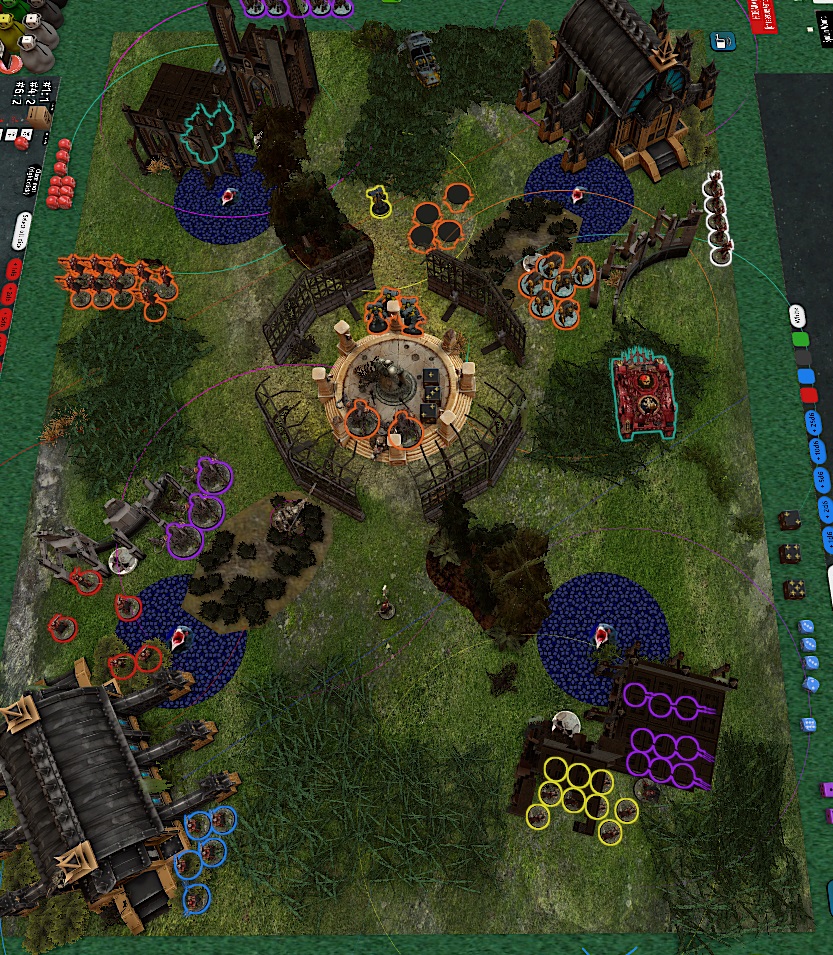The height and width of the screenshot is (955, 833).
Task: Select the lone yellow-outlined figure near the top
Action: point(380,202)
